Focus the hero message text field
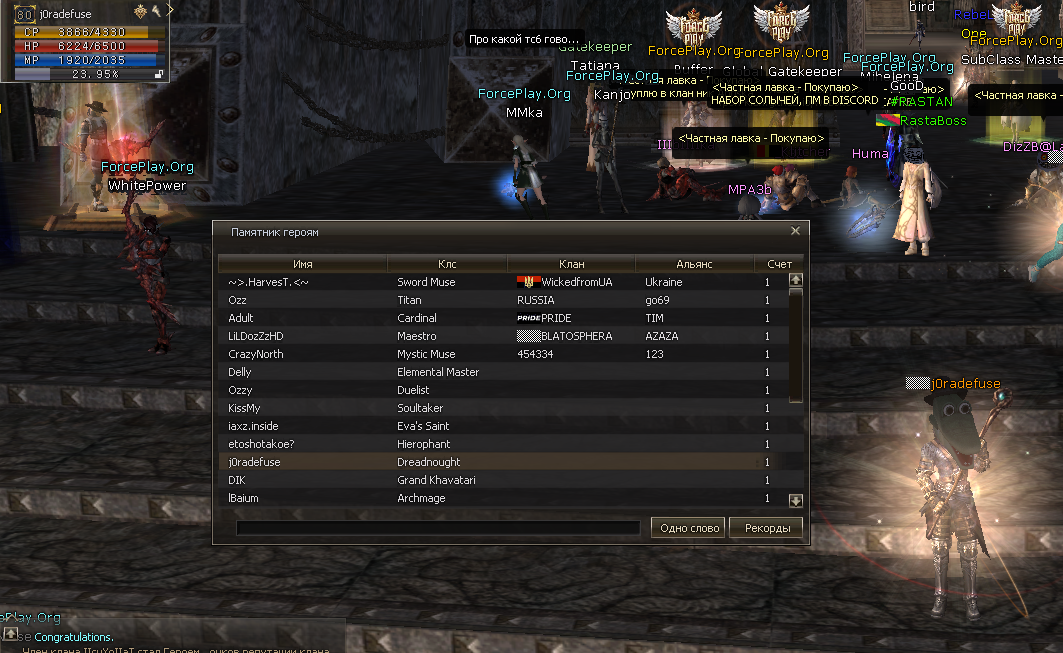This screenshot has height=653, width=1063. [x=438, y=528]
